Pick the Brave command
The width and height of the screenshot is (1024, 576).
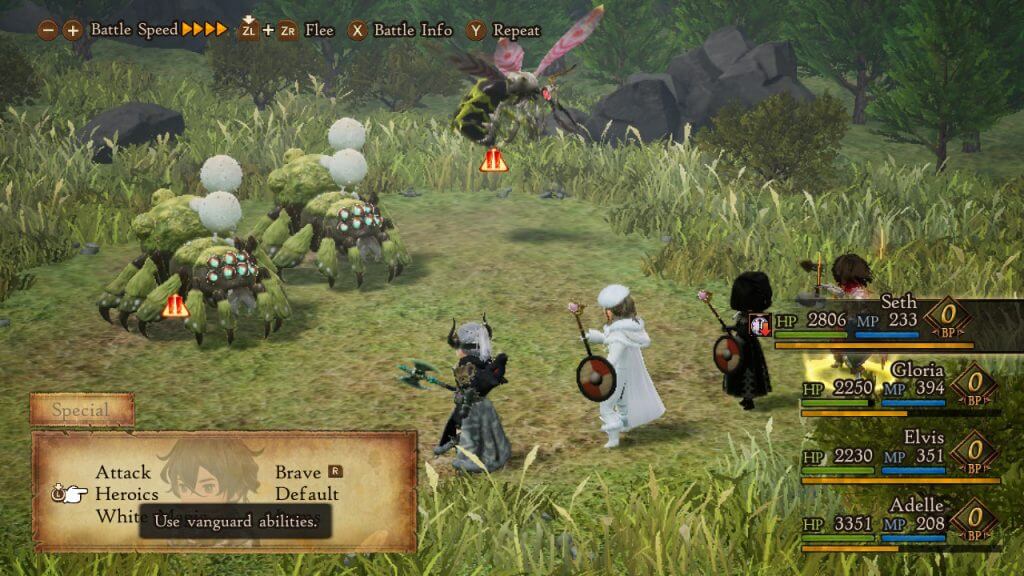(298, 472)
